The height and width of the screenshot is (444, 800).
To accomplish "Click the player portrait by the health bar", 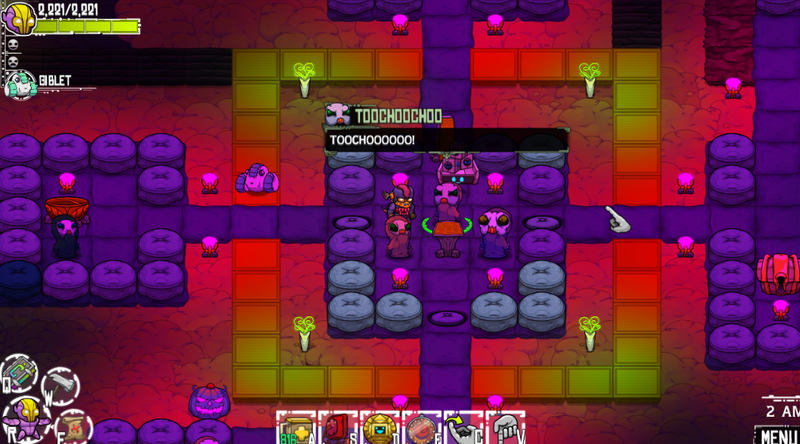I will click(19, 18).
